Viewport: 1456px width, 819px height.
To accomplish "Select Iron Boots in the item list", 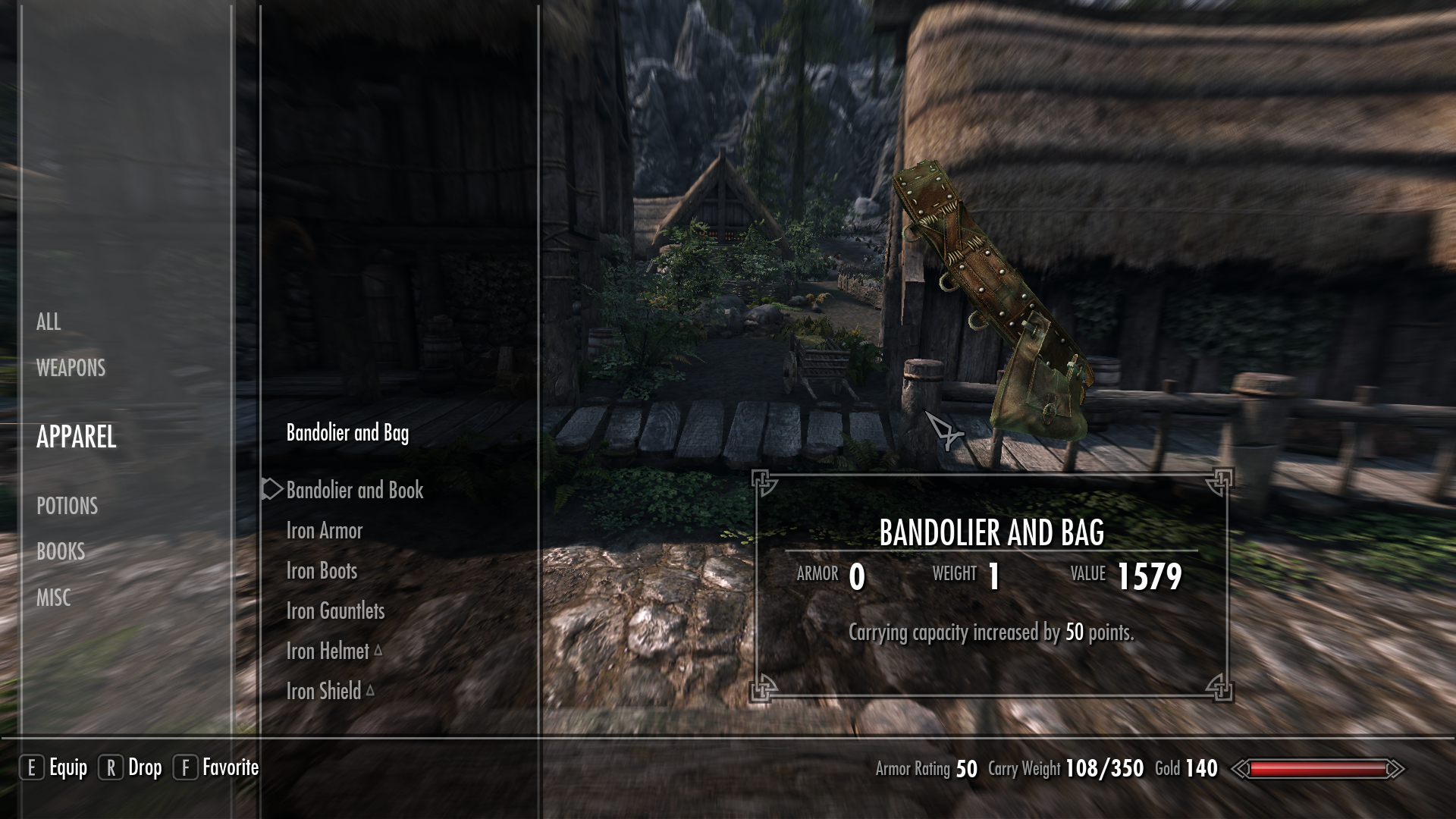I will 322,570.
